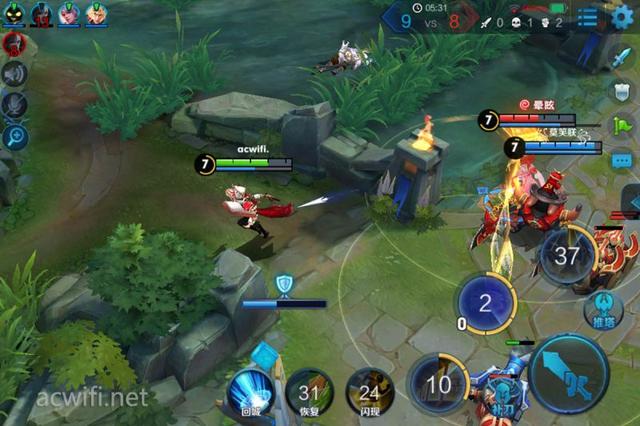Screen dimensions: 640x426
Task: Trigger the skill showing cooldown 10
Action: tap(438, 385)
